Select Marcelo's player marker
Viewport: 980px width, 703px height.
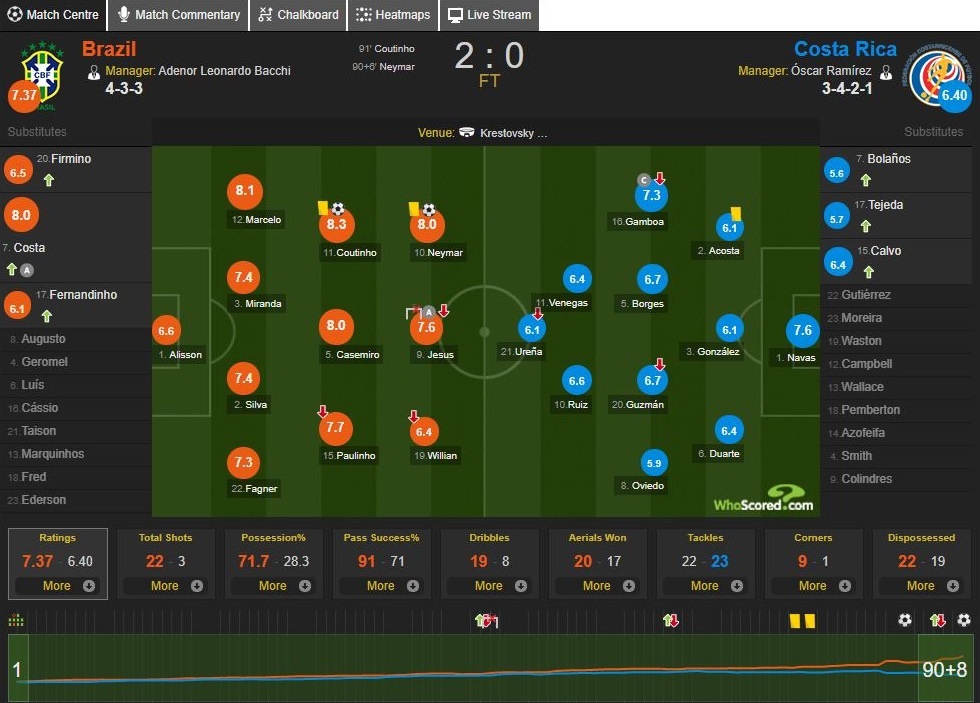click(244, 192)
